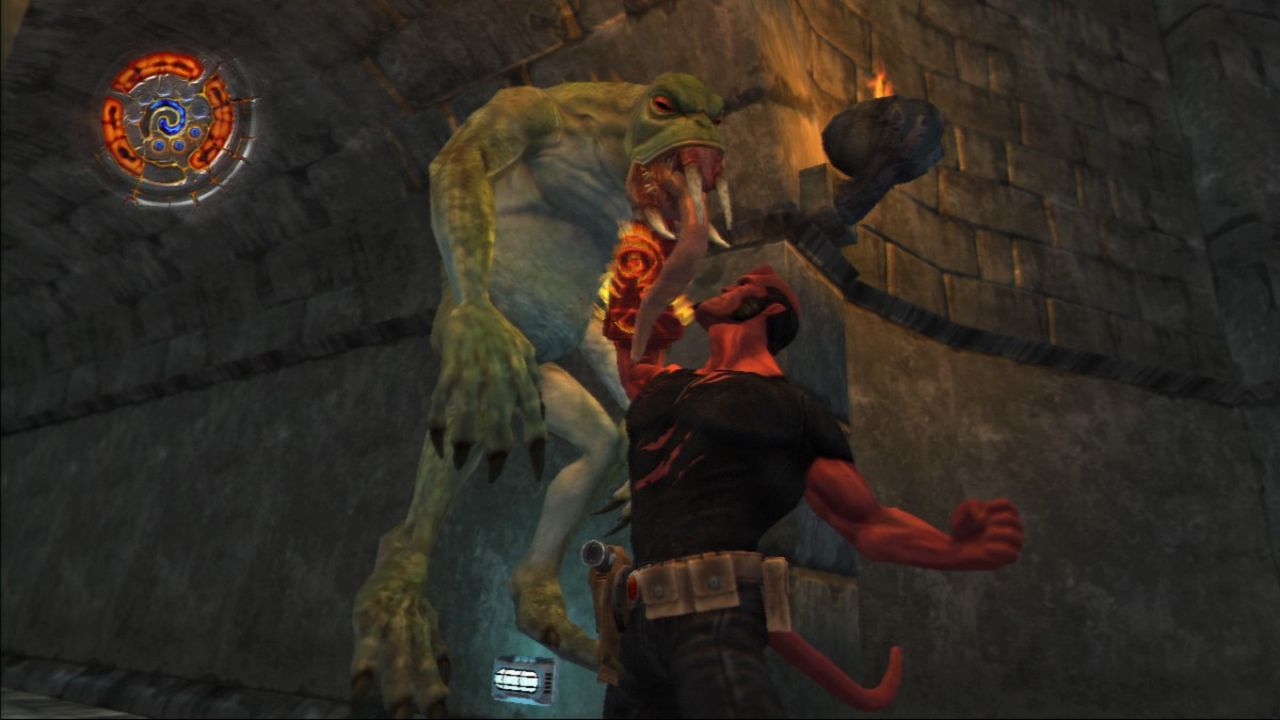Click the circular stone medallion HUD emblem
This screenshot has height=720, width=1280.
[x=172, y=125]
